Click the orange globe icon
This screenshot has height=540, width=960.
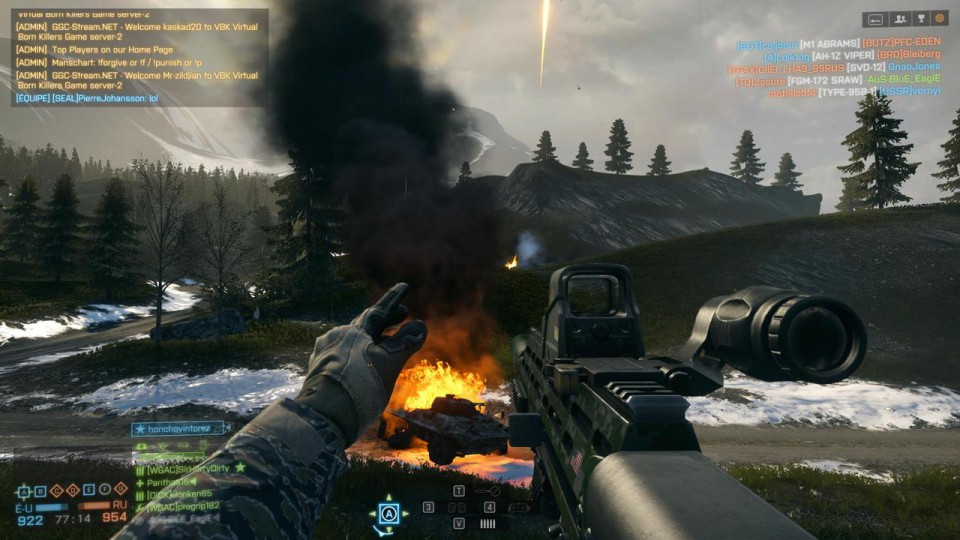point(939,18)
